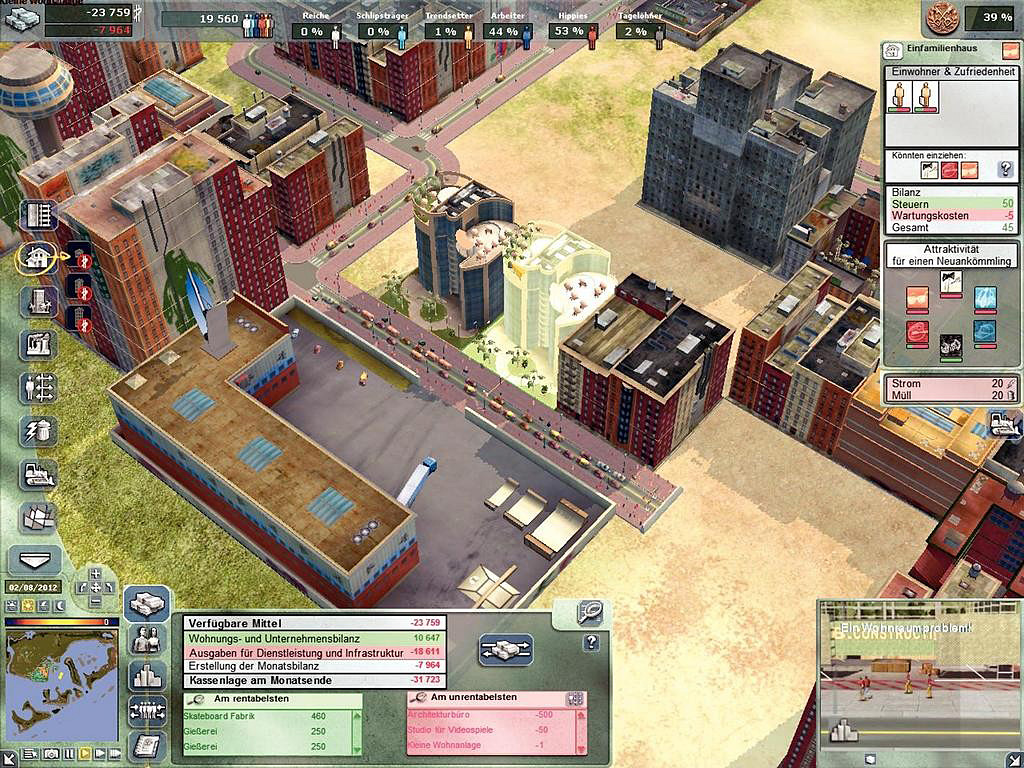Click the money transfer button with arrows
This screenshot has width=1024, height=768.
(506, 647)
